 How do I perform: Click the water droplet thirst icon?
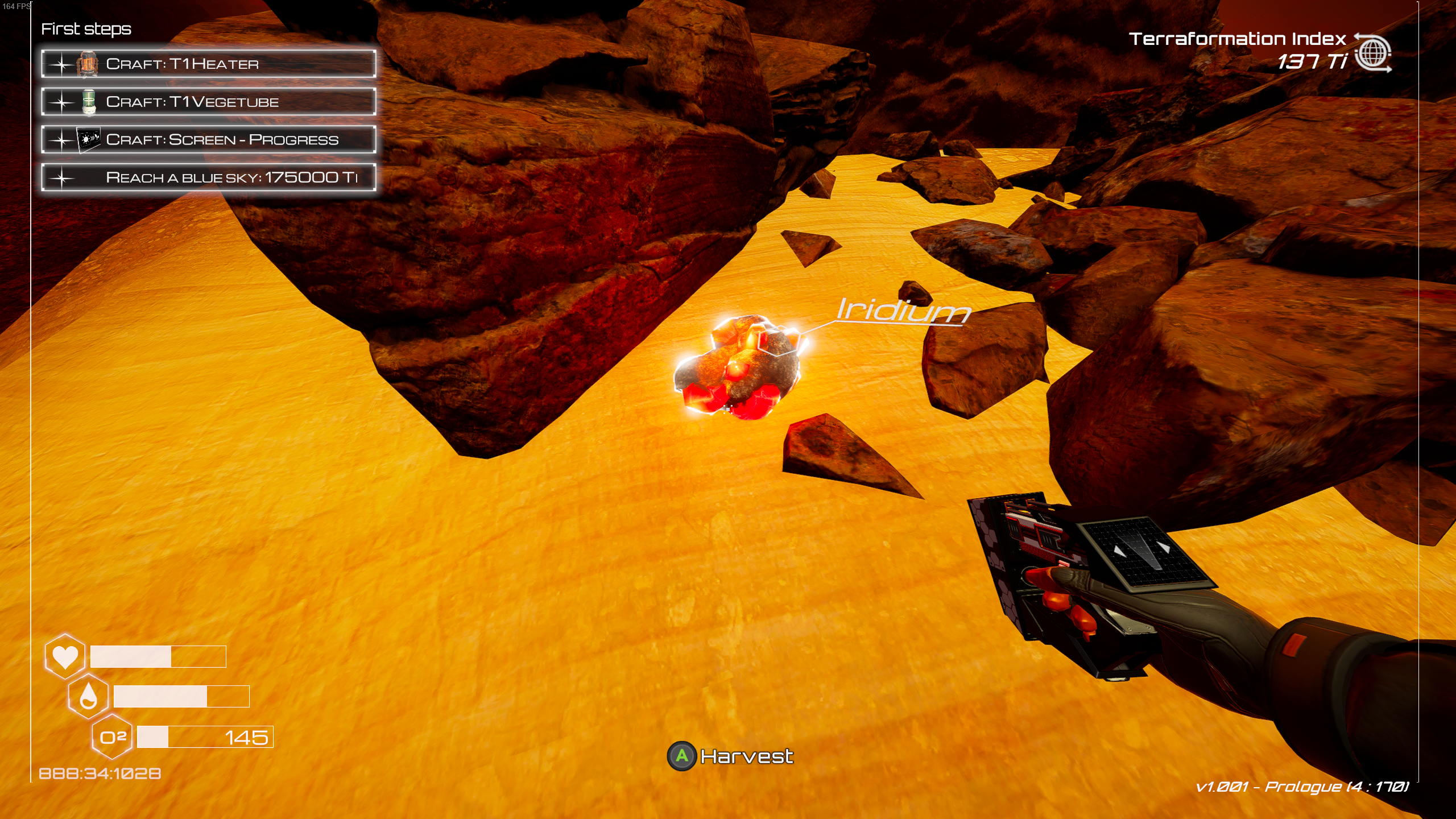pos(88,696)
